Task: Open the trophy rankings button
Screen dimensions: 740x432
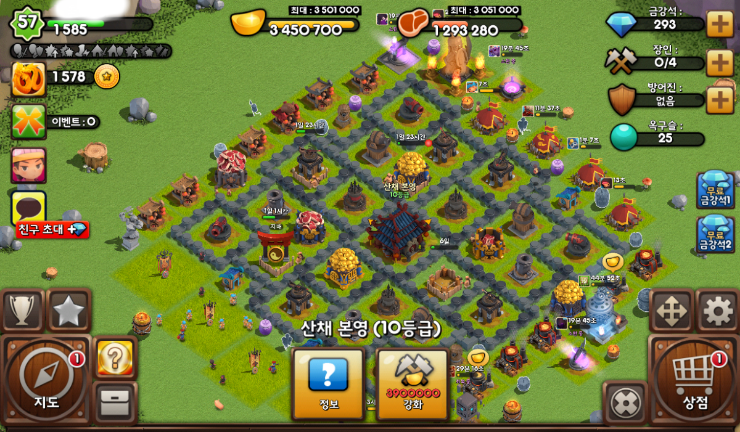Action: (x=22, y=310)
